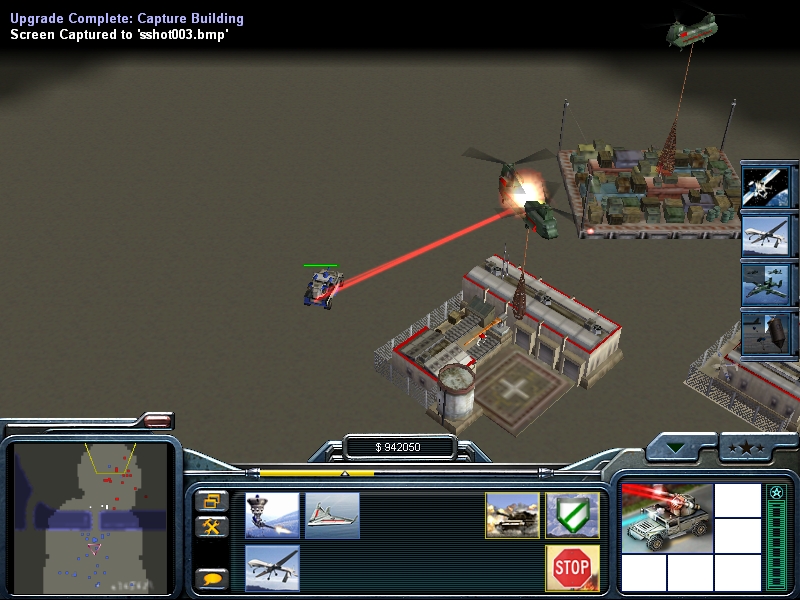Build the white Scout Drone upgrade

click(x=332, y=516)
